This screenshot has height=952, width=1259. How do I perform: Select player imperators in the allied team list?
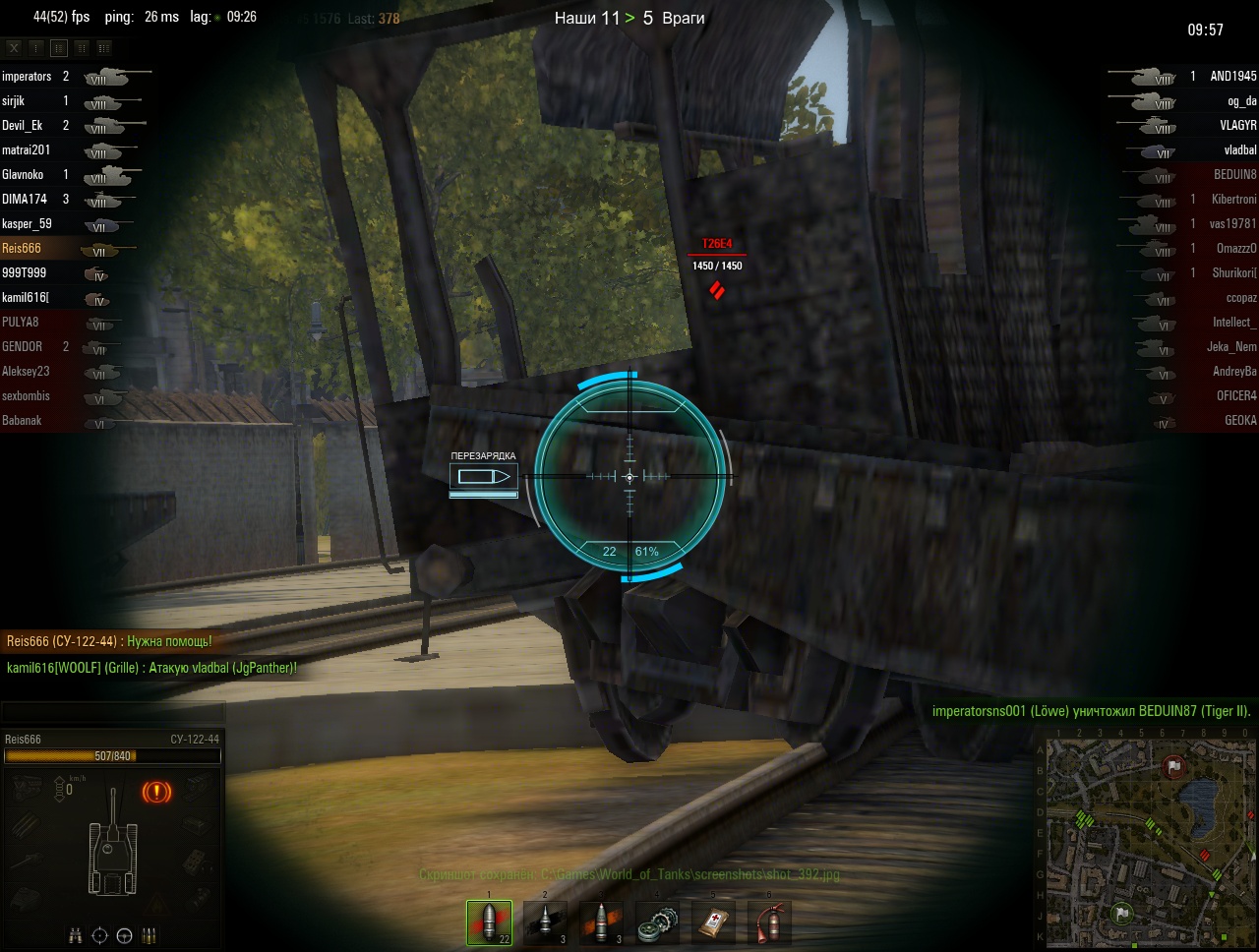pos(28,77)
